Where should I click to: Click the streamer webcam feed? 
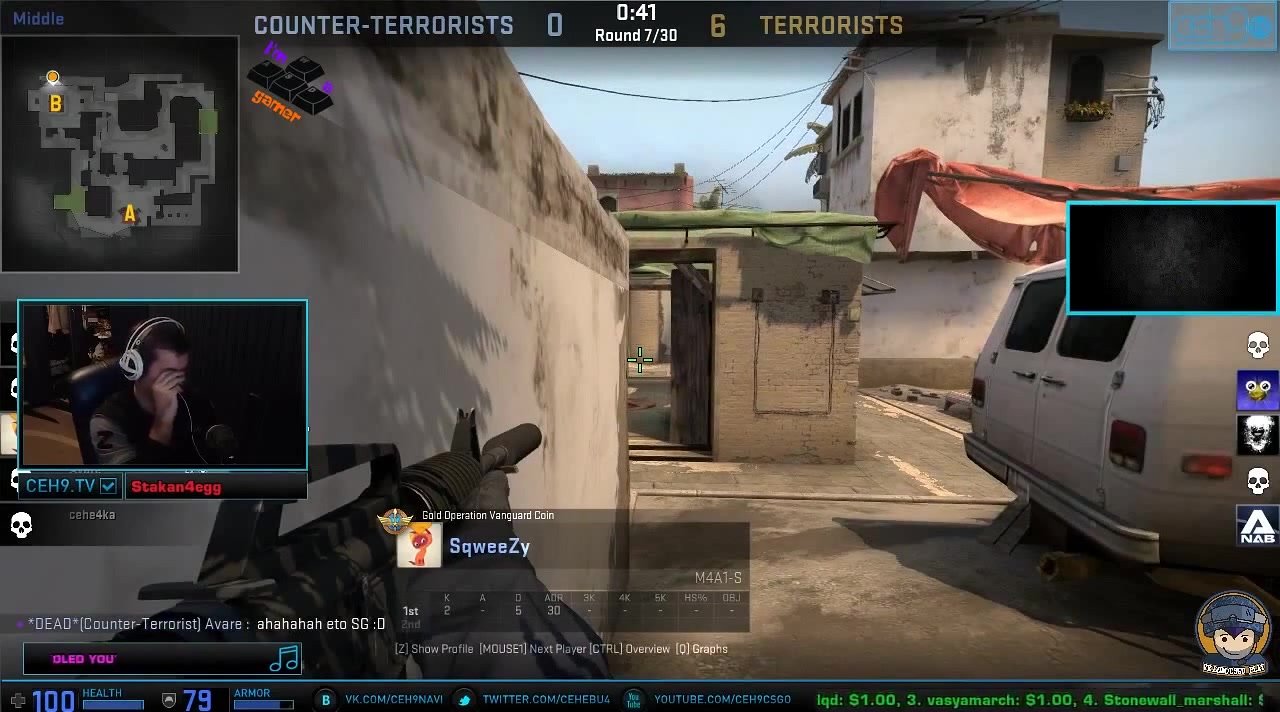coord(163,385)
